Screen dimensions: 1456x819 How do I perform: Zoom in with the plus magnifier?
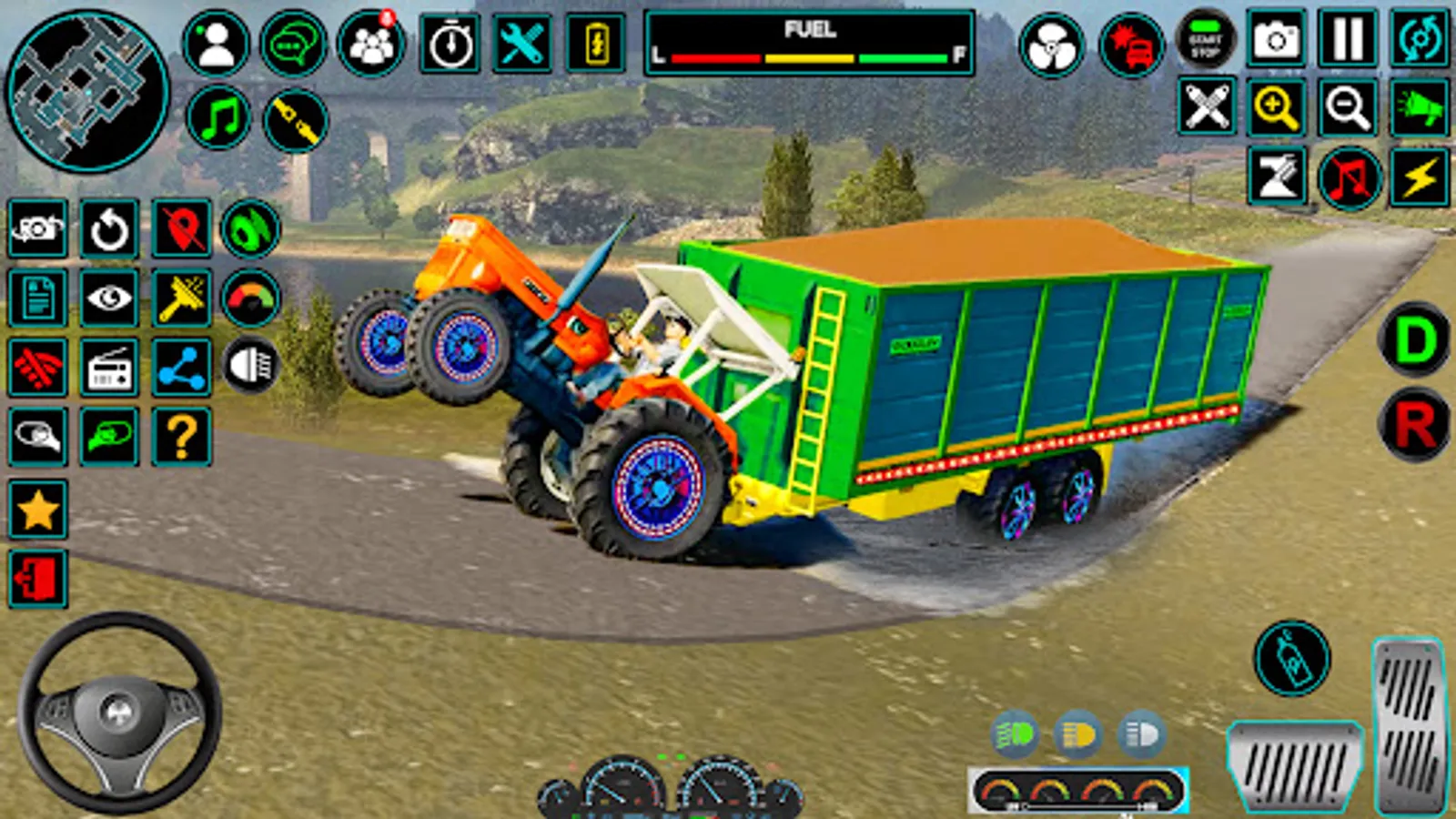(x=1276, y=108)
